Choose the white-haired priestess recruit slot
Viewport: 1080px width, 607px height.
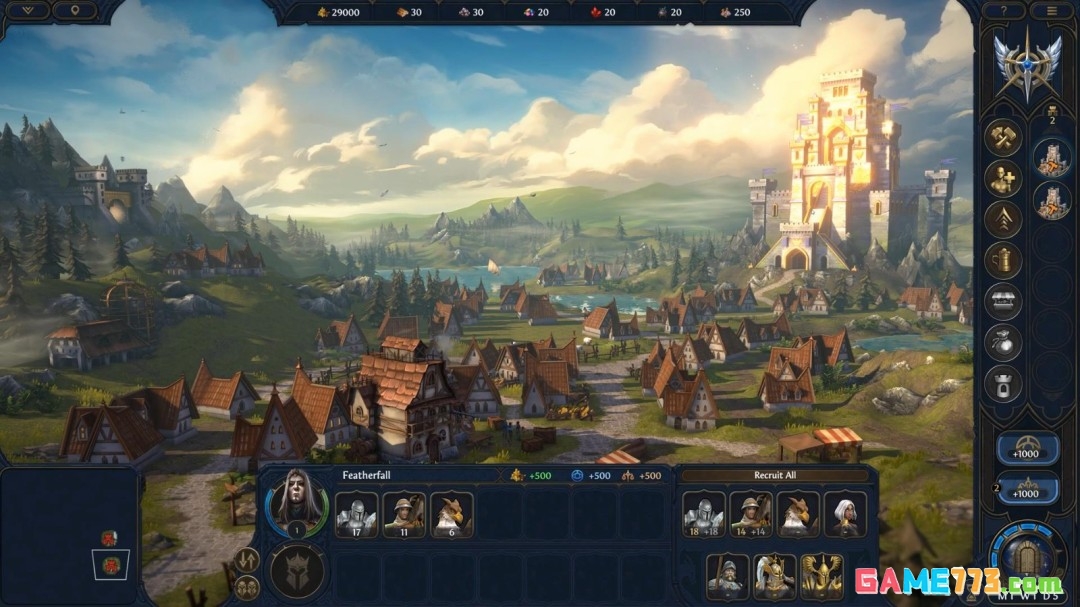[x=847, y=514]
